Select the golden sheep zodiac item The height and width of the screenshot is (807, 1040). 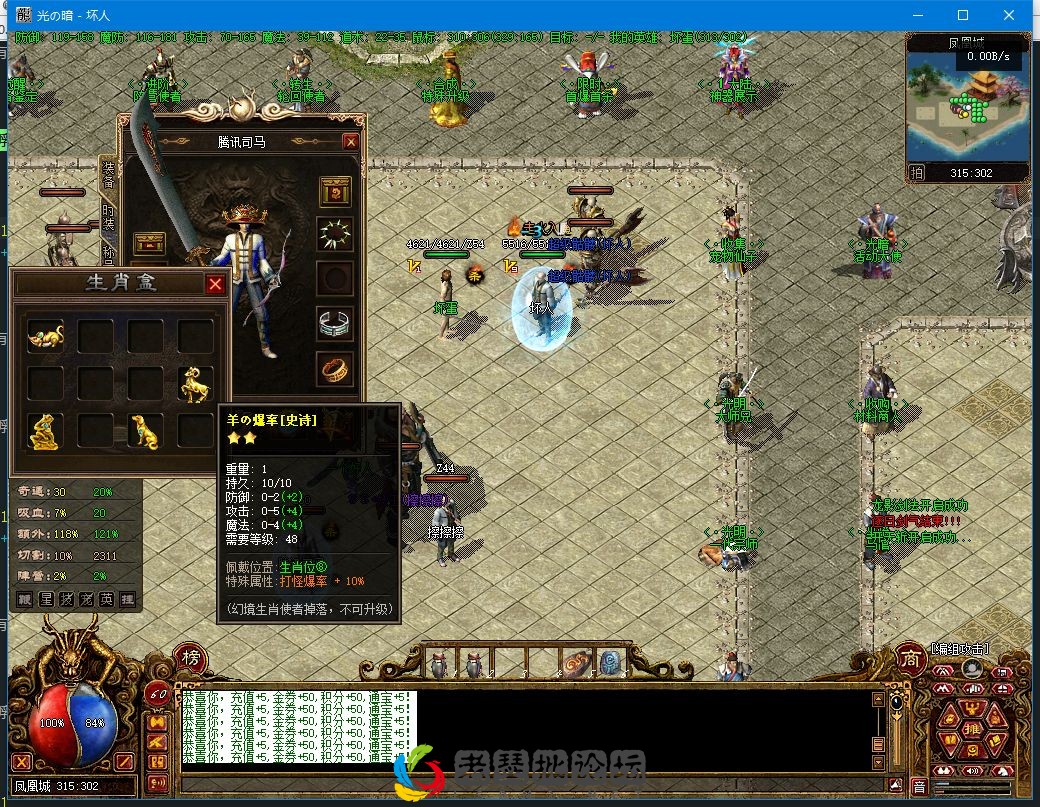click(x=195, y=383)
